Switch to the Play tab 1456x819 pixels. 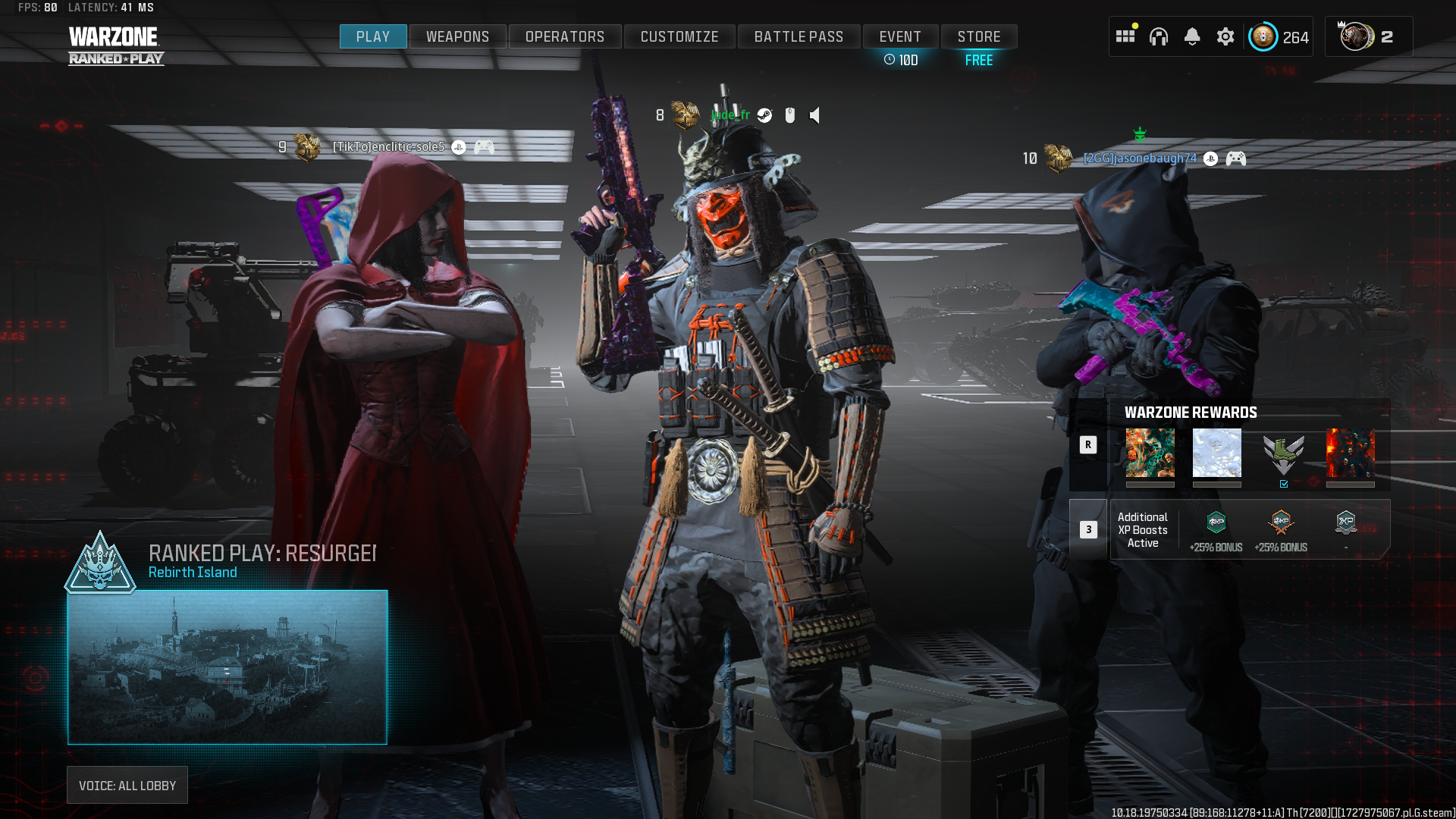pos(372,36)
